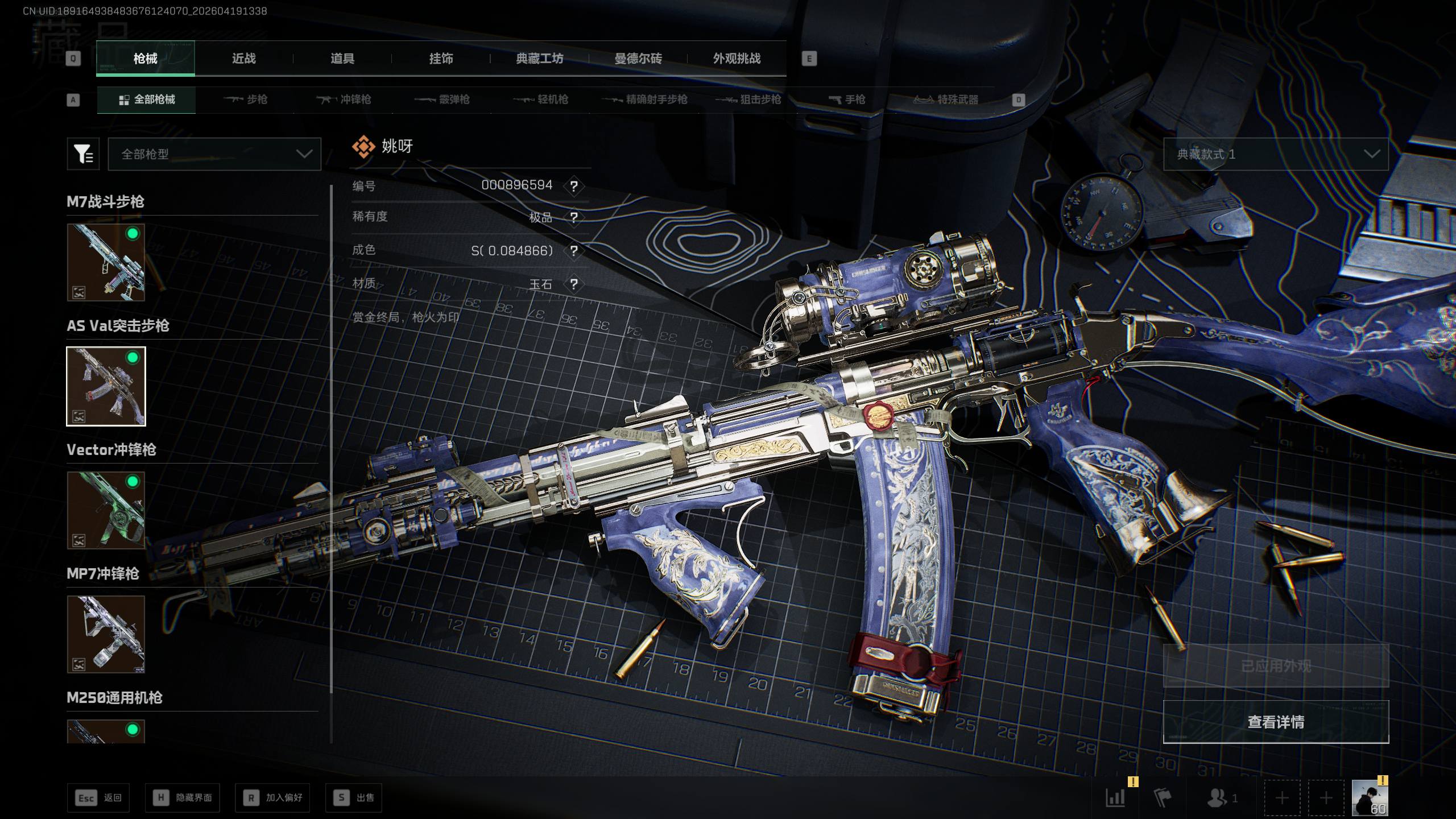Choose the 手枪 pistol category

(x=847, y=100)
